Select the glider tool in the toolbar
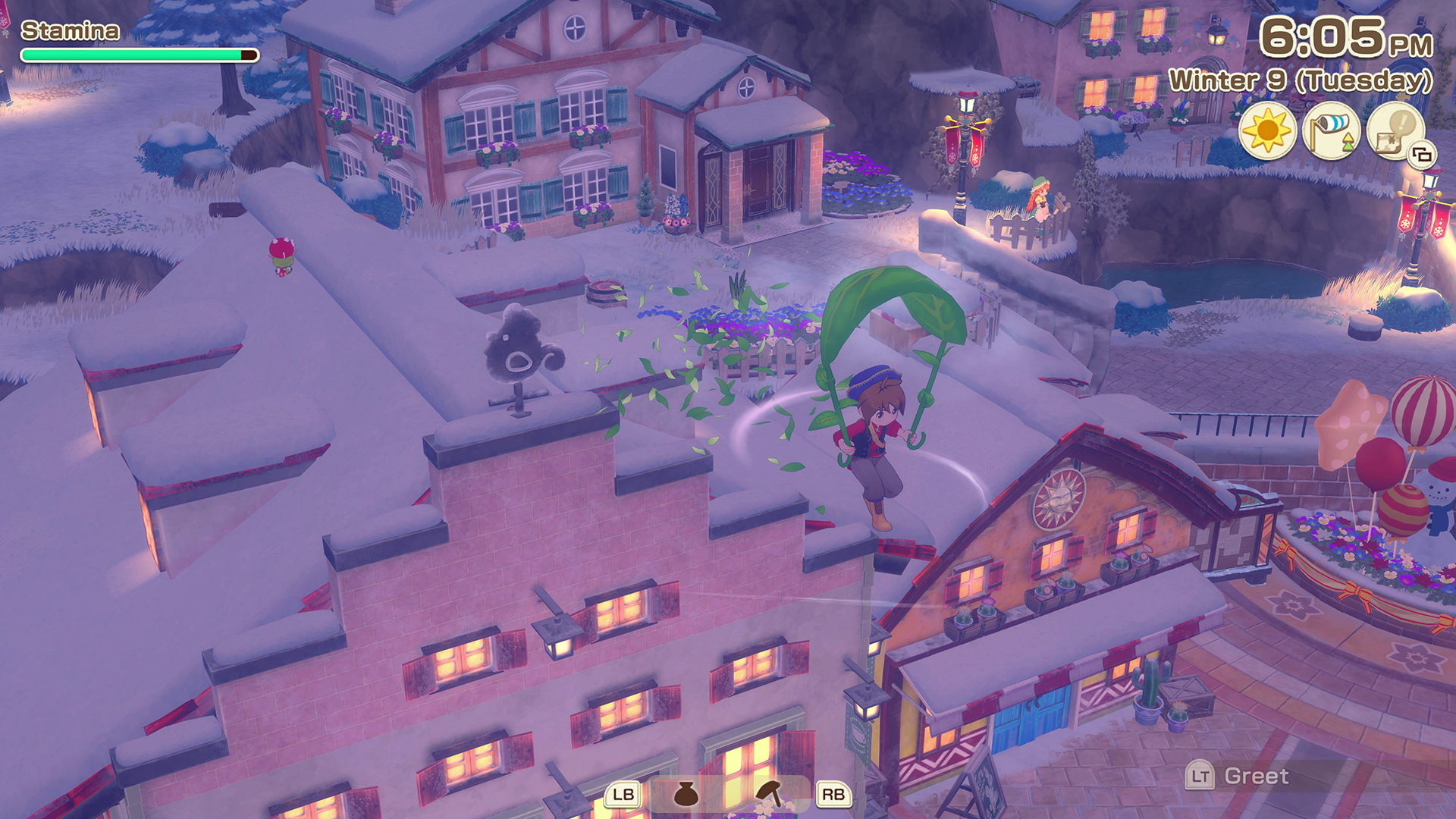 point(770,794)
